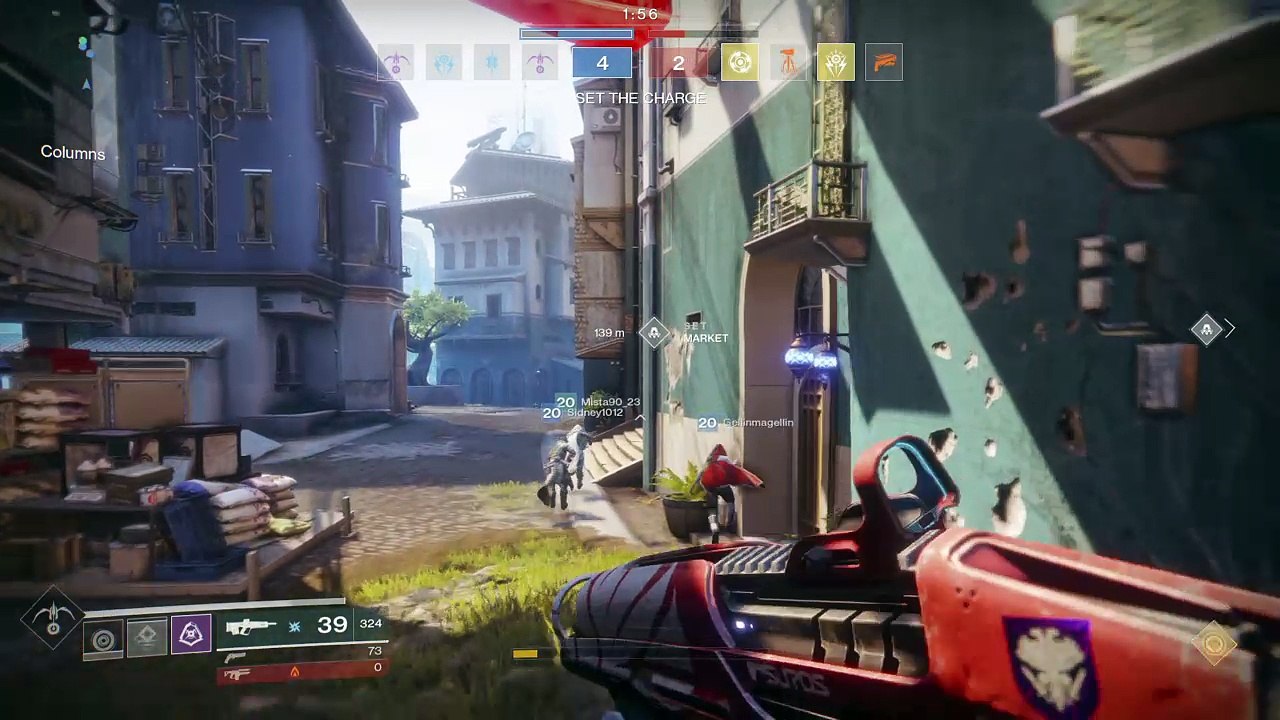Switch to the red heavy weapon slot

[x=237, y=673]
